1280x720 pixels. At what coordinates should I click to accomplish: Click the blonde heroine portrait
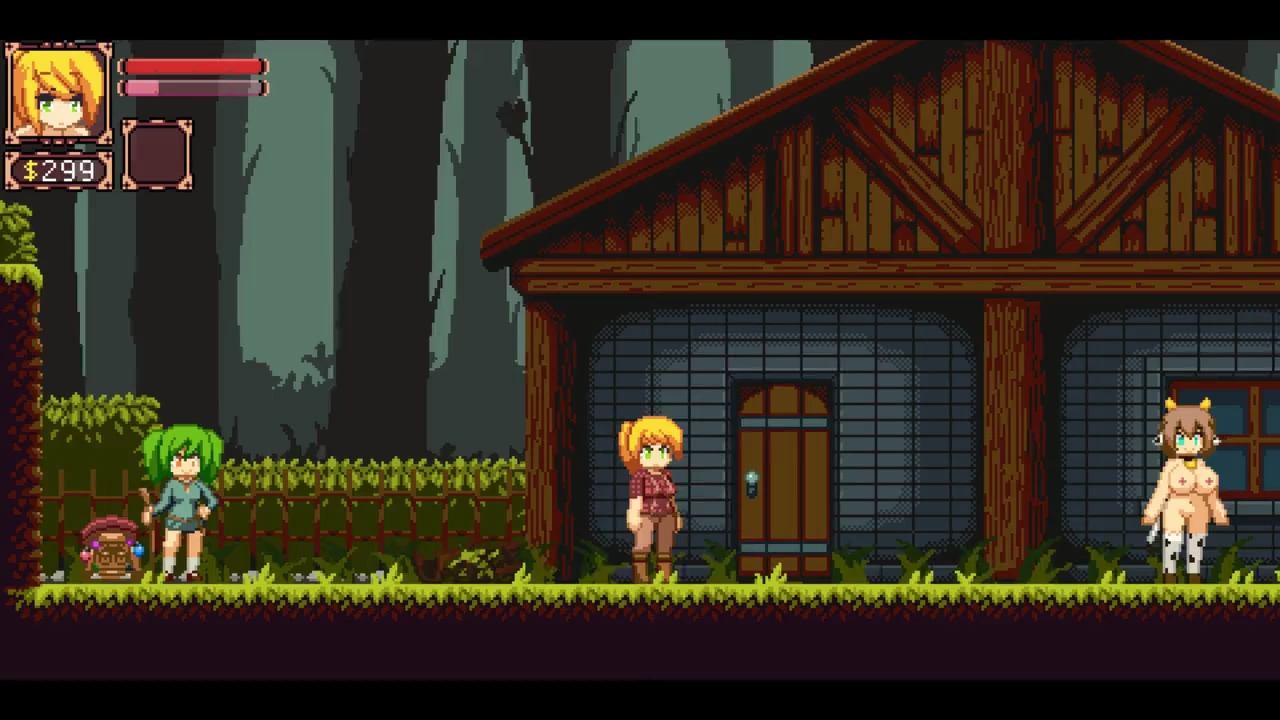[58, 94]
